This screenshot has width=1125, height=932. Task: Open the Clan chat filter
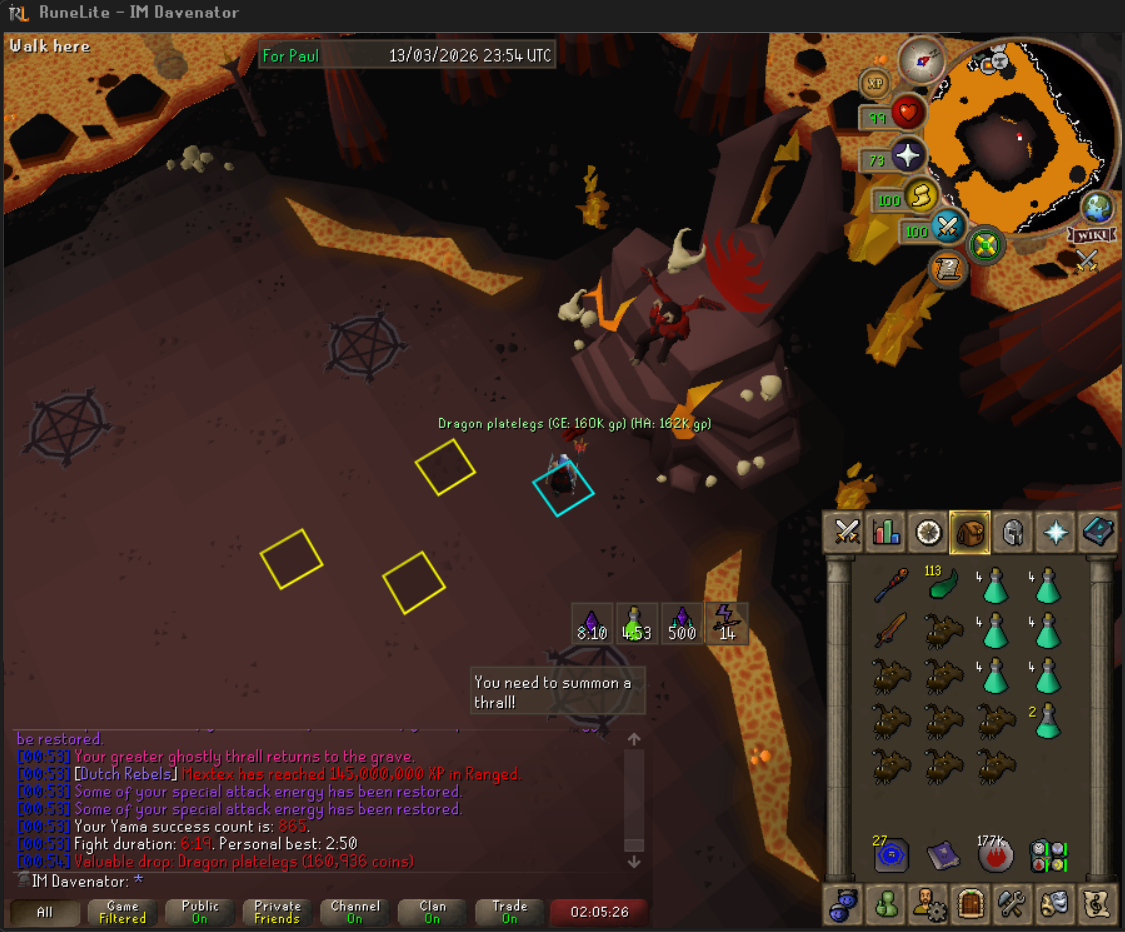tap(432, 912)
